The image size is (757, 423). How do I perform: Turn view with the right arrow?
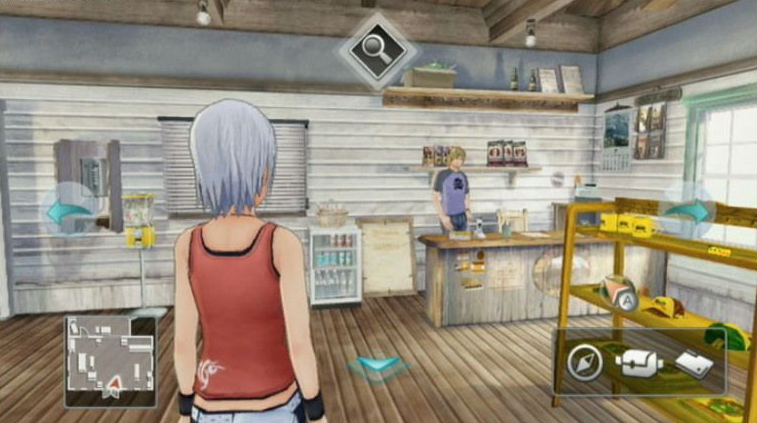coord(687,211)
